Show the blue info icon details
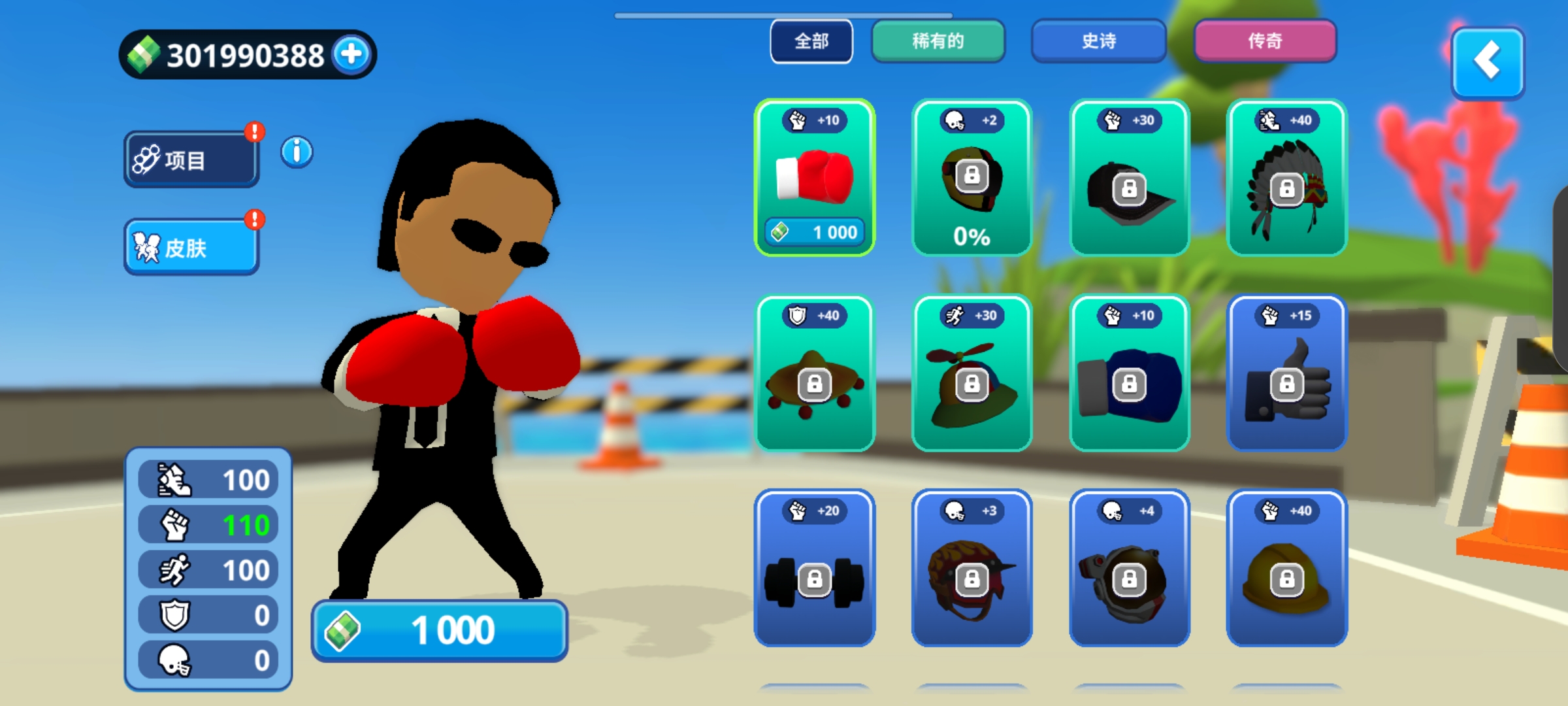This screenshot has width=1568, height=706. click(297, 152)
